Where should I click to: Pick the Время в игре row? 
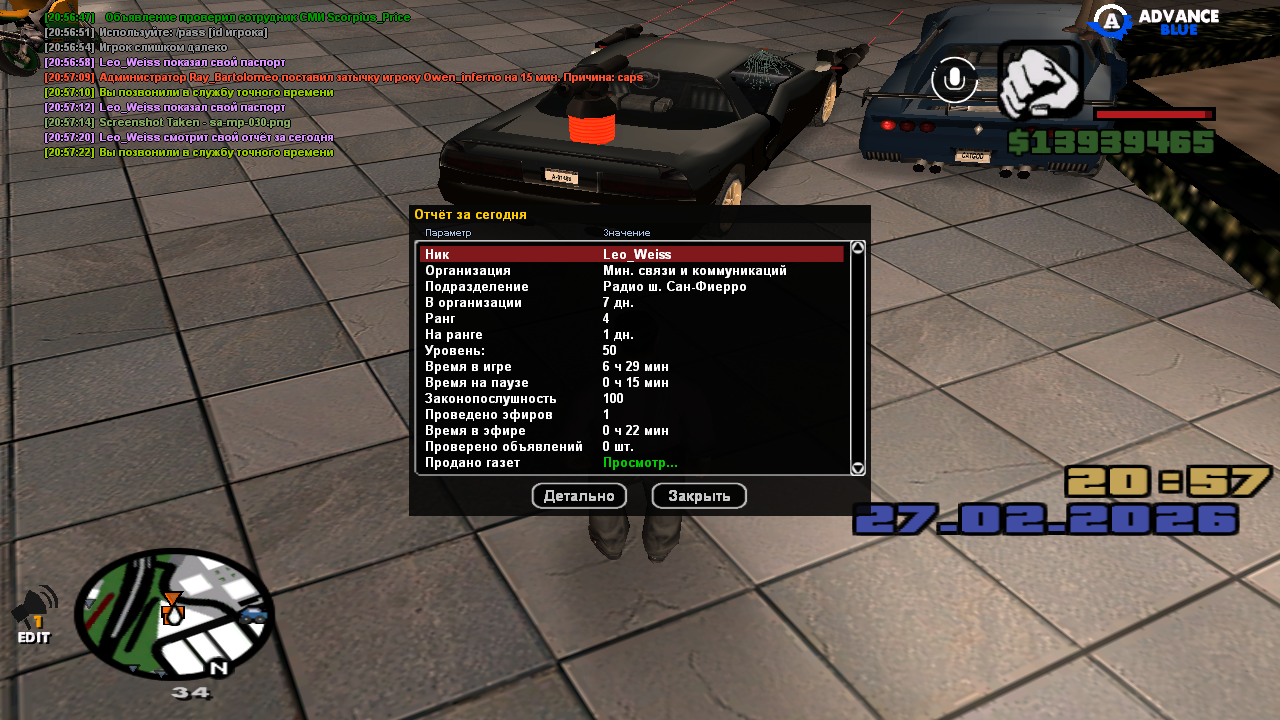pos(631,367)
